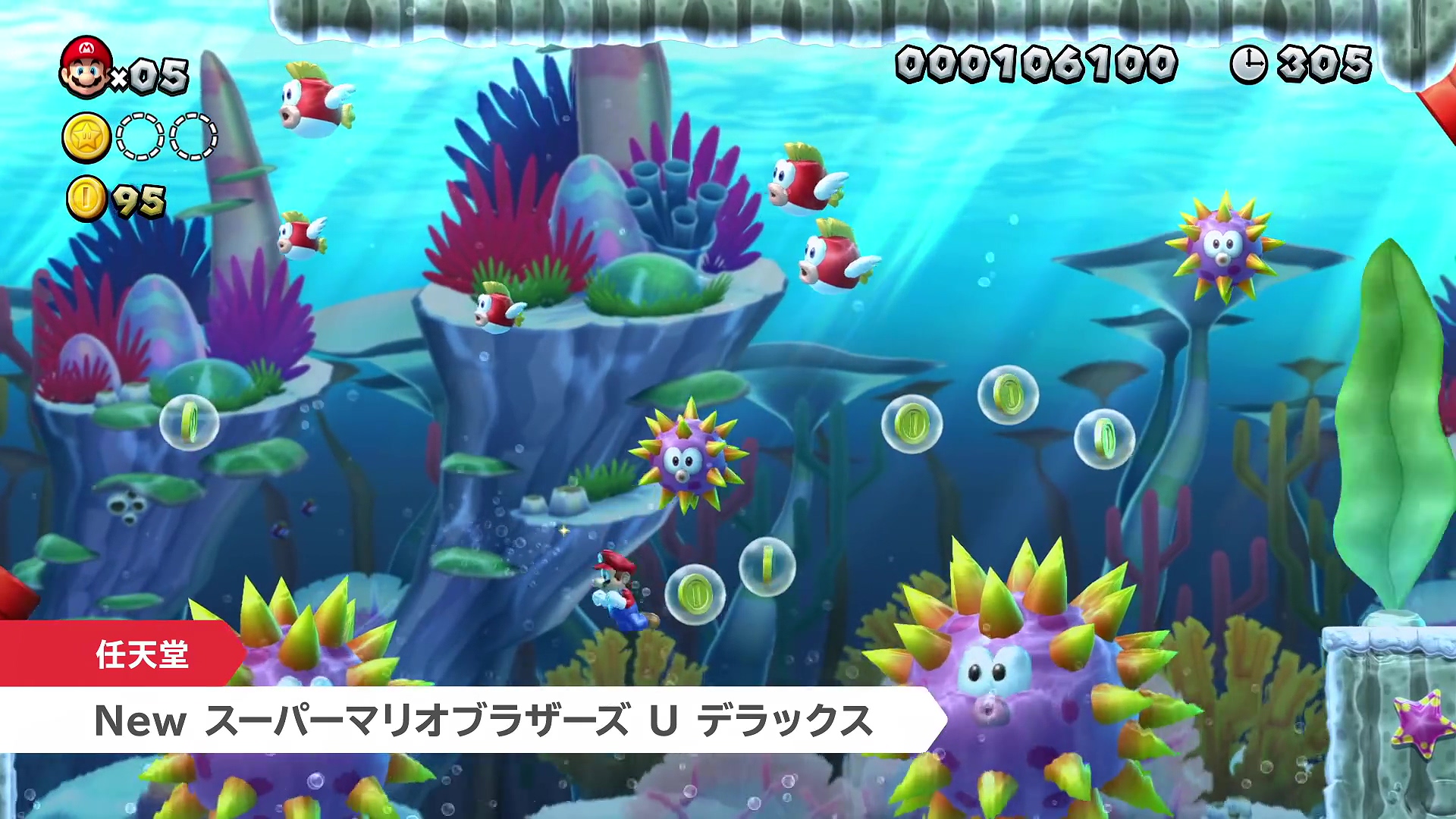Click the Mario head lives icon

click(86, 67)
